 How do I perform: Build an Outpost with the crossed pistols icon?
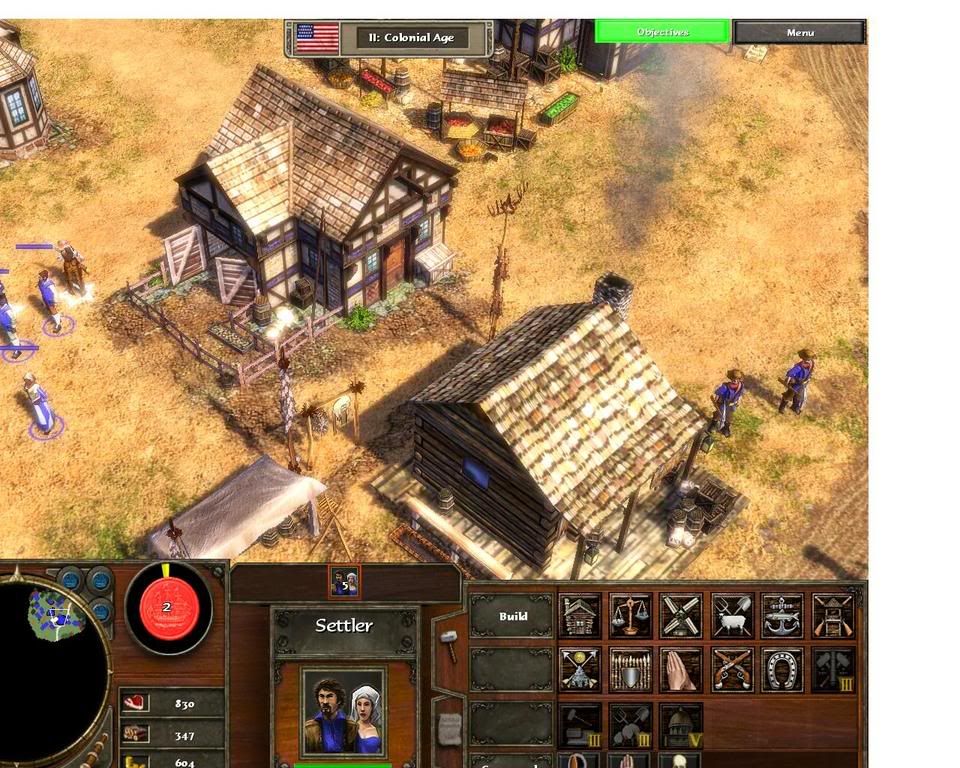(x=732, y=670)
